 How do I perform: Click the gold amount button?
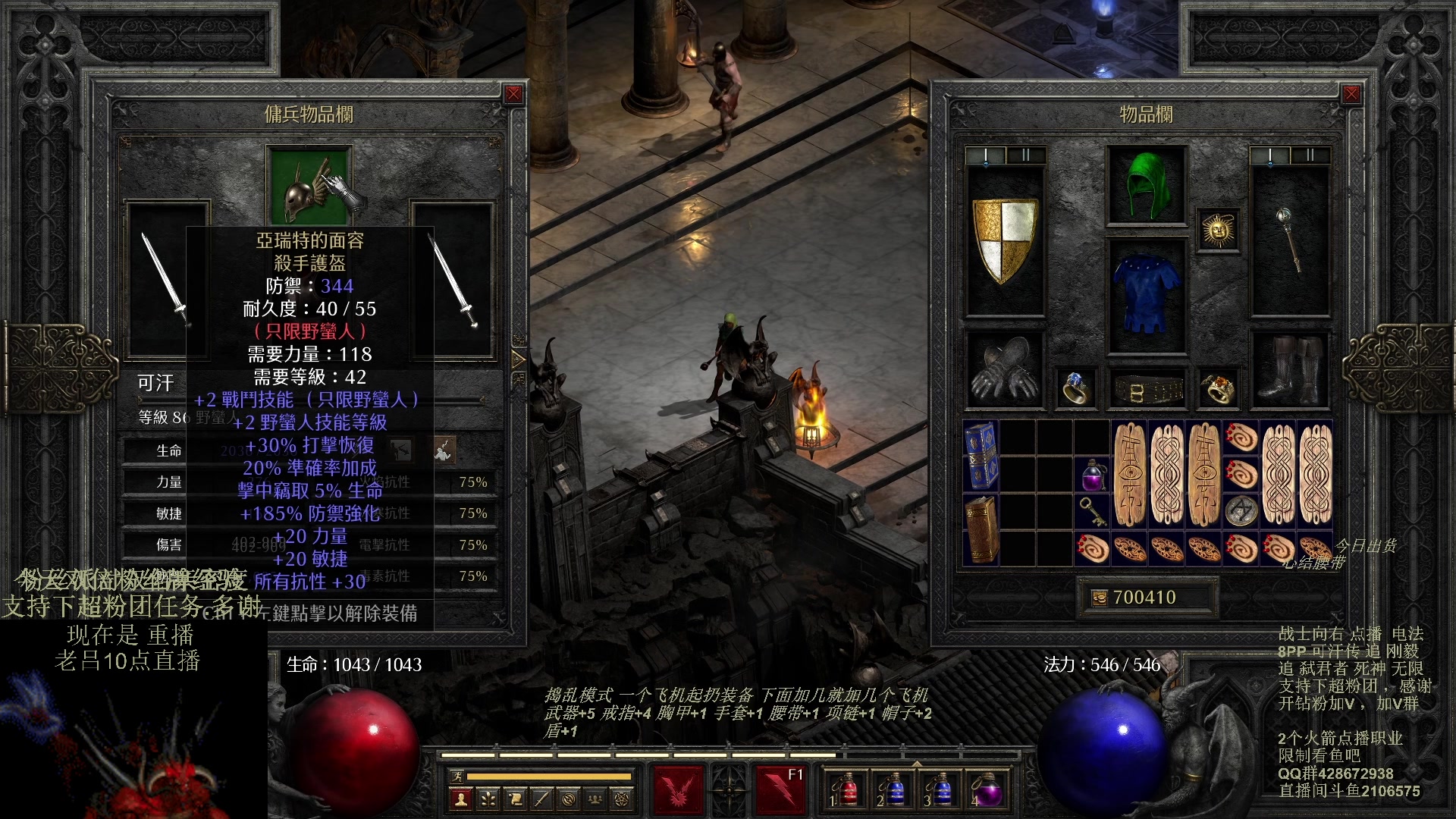[x=1099, y=598]
